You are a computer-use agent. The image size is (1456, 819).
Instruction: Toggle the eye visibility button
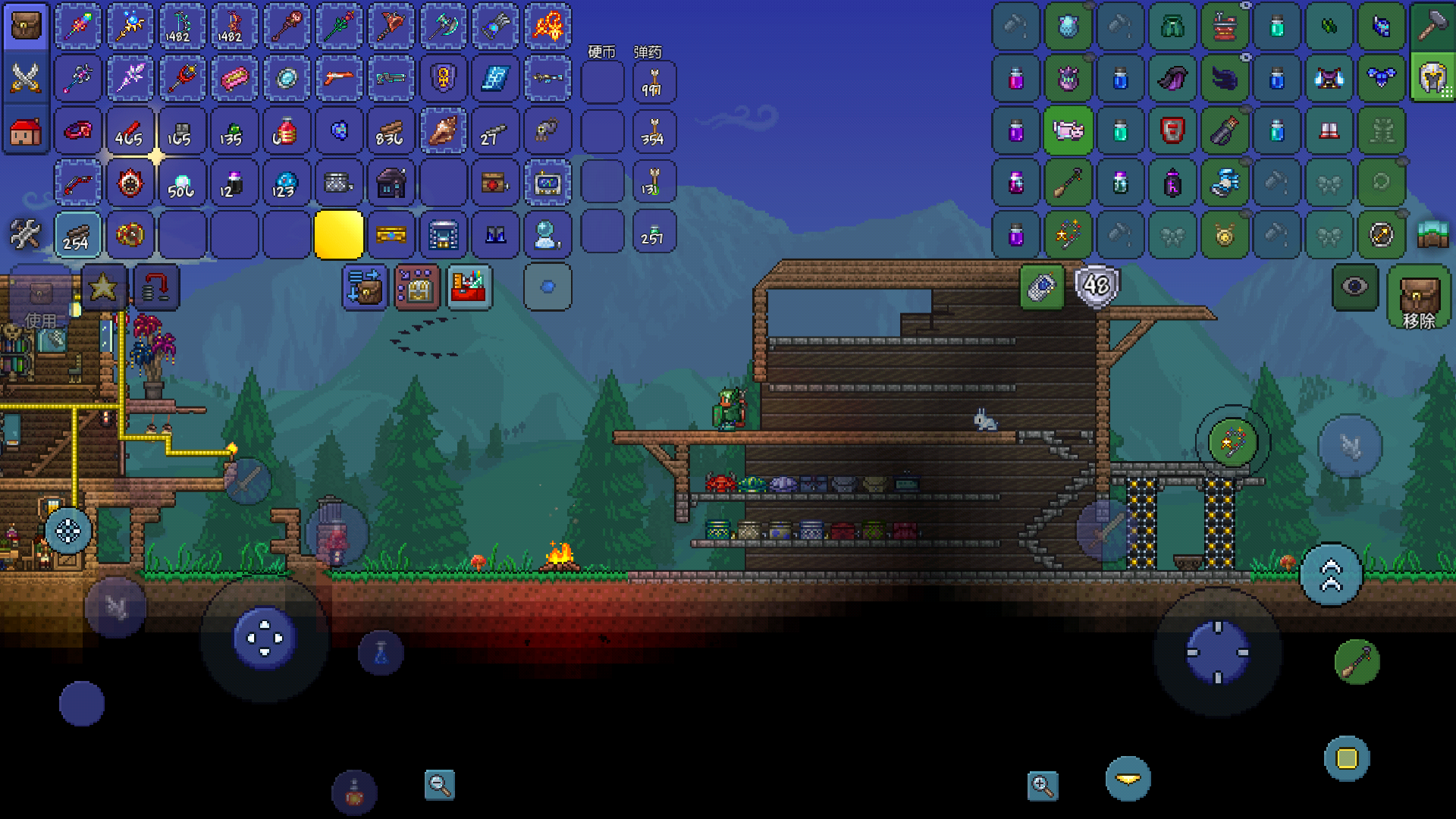pos(1355,287)
